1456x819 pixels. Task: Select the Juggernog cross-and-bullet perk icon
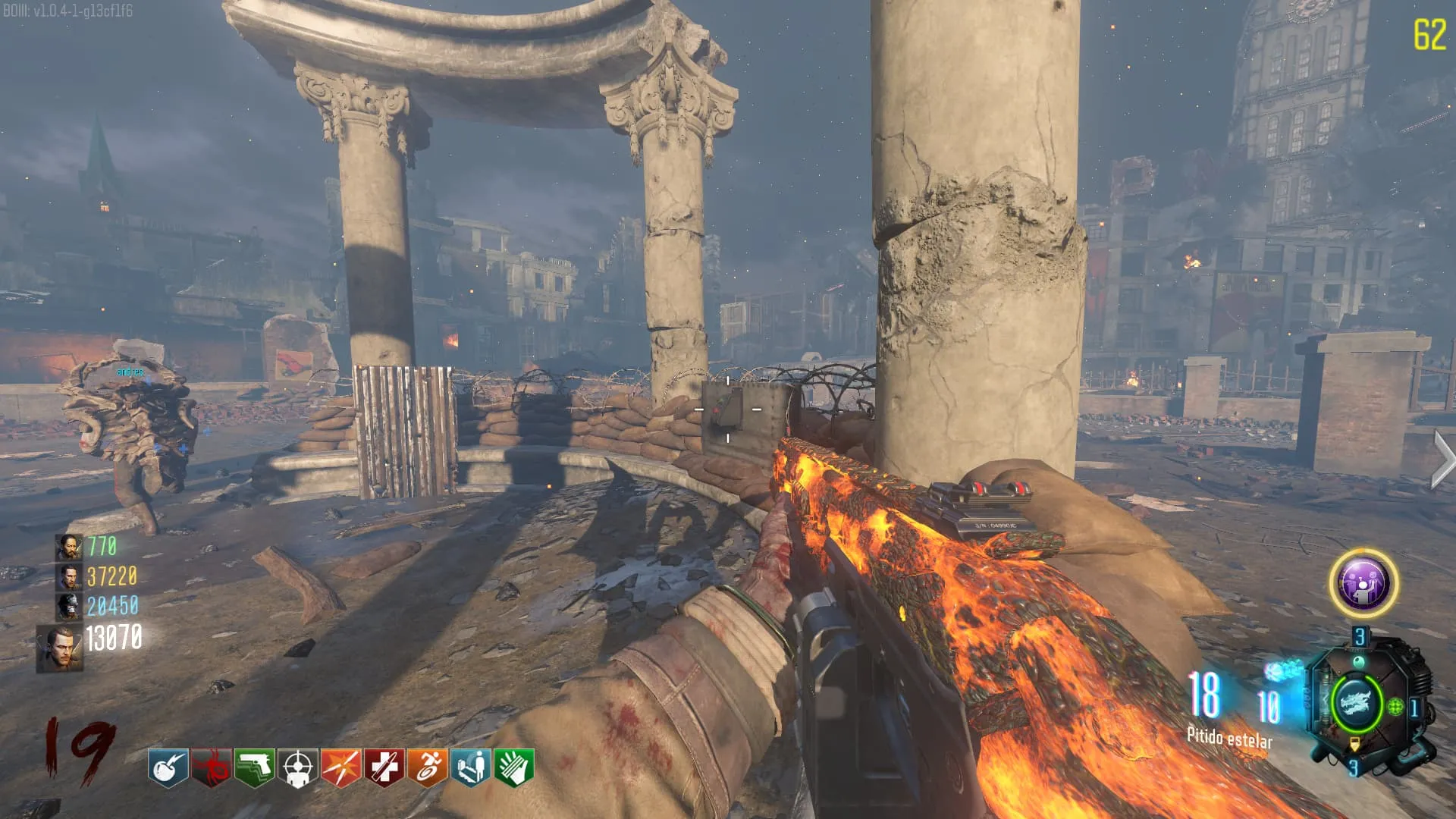(384, 767)
